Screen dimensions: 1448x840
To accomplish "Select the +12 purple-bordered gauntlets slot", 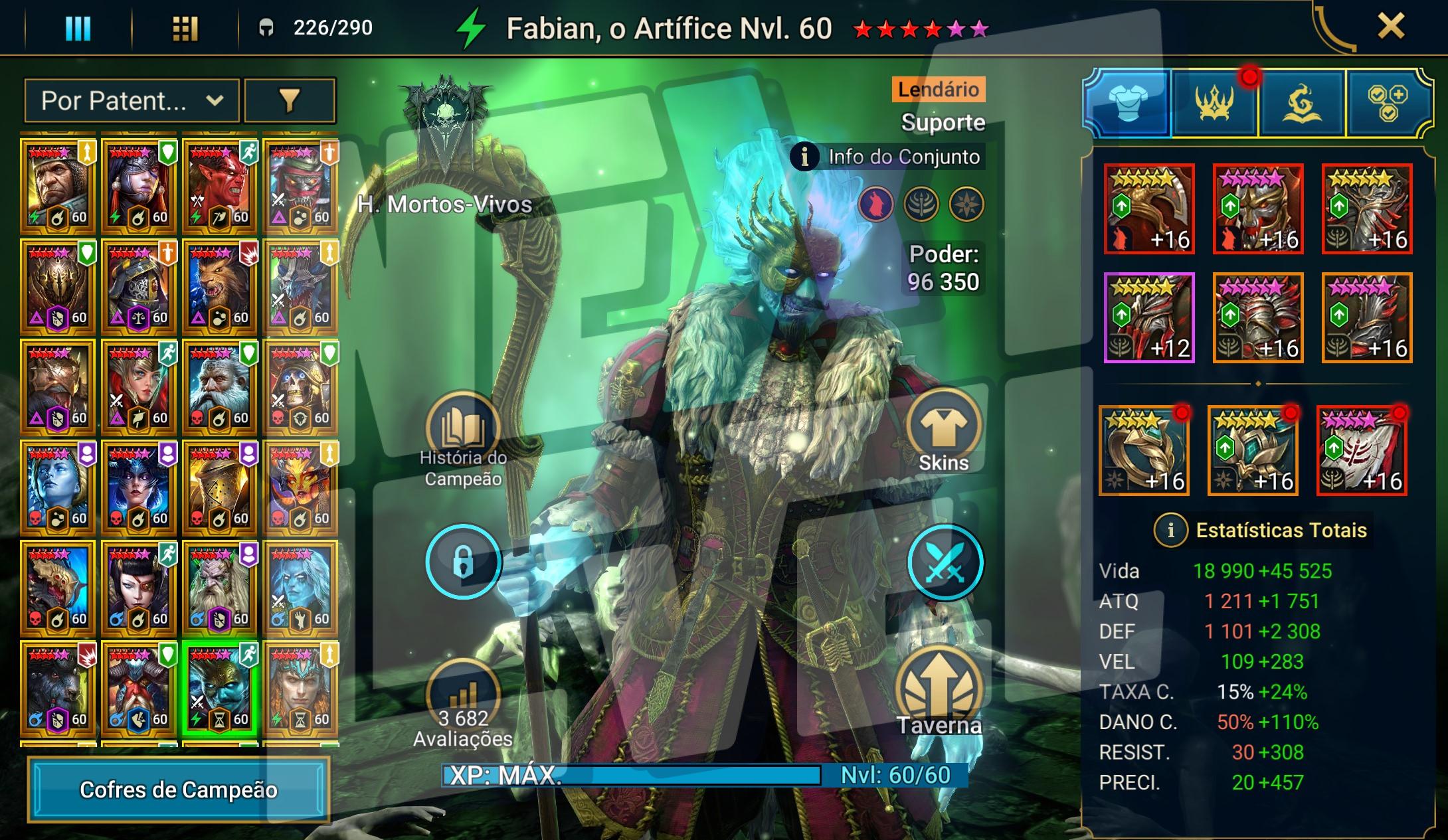I will click(x=1149, y=317).
